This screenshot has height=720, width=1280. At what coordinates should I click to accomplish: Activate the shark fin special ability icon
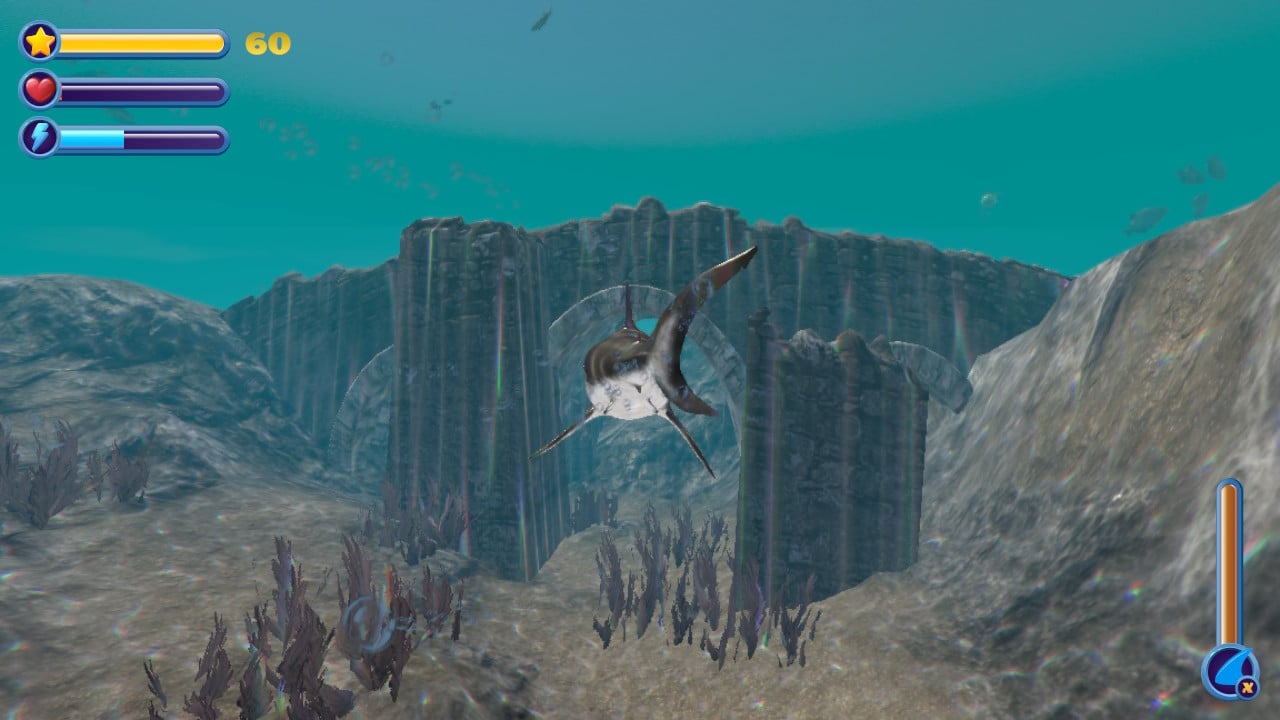pyautogui.click(x=1228, y=671)
